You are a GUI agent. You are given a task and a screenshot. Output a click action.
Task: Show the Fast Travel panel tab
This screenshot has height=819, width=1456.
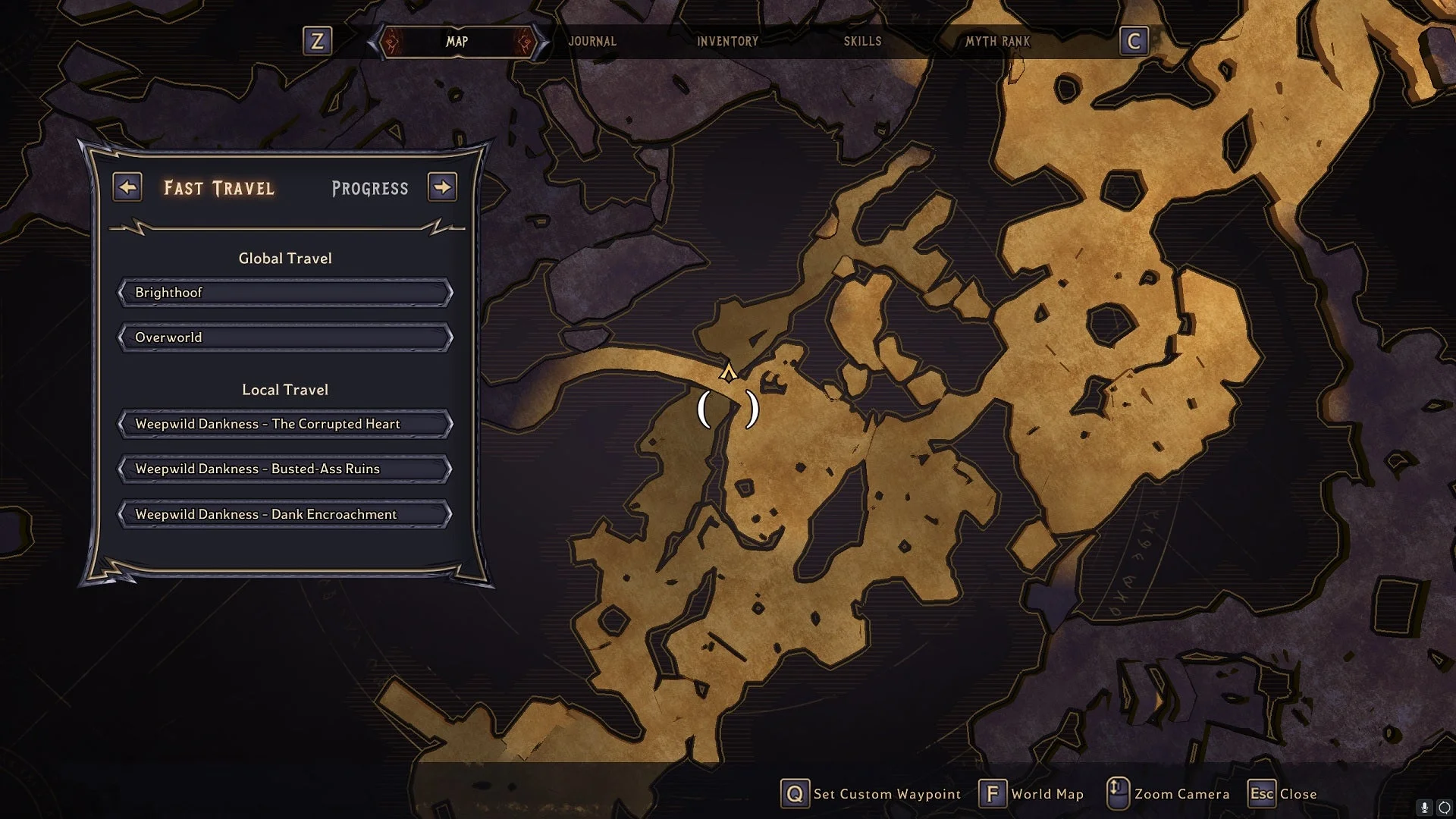click(x=219, y=188)
